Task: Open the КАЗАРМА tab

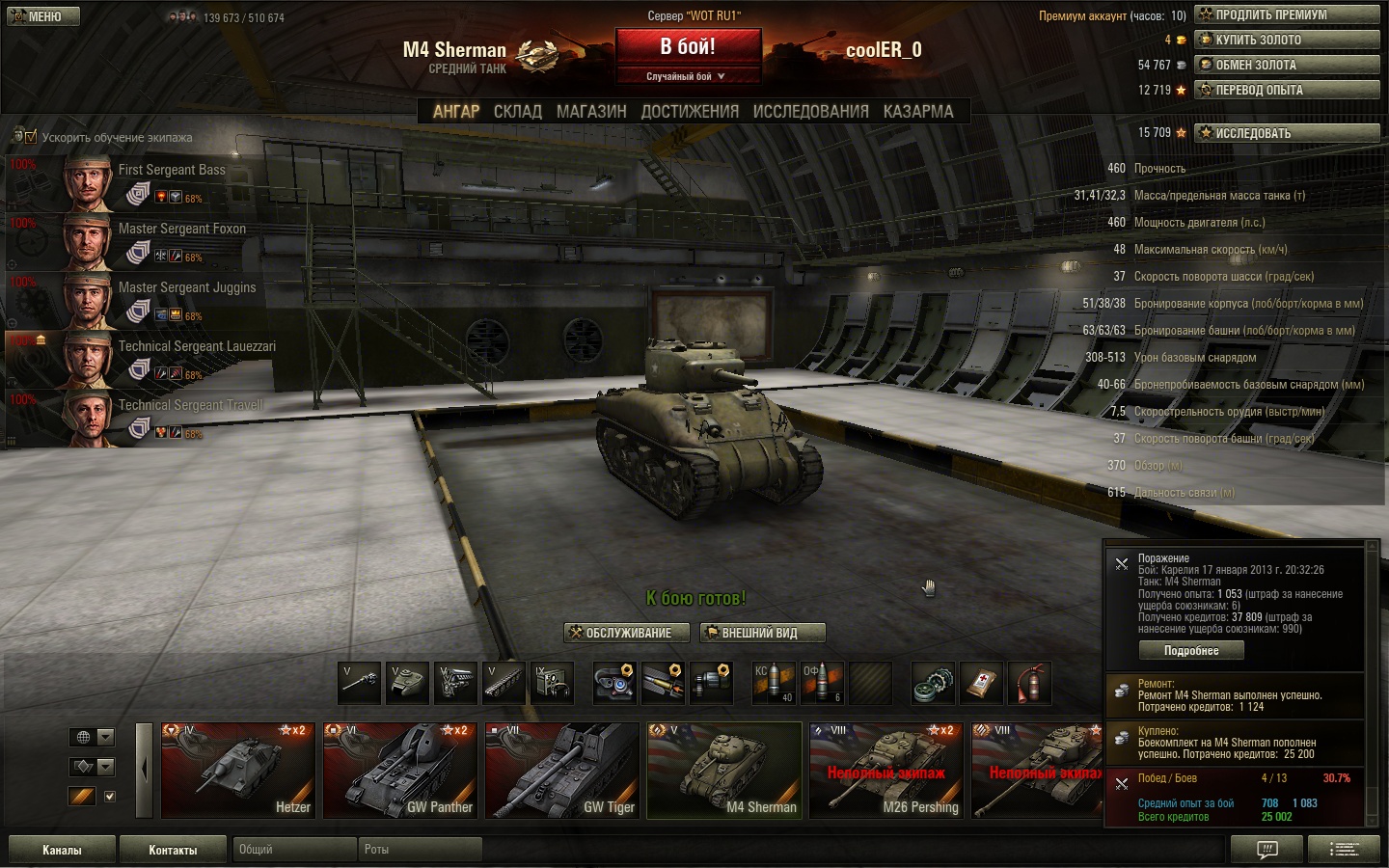Action: click(918, 112)
